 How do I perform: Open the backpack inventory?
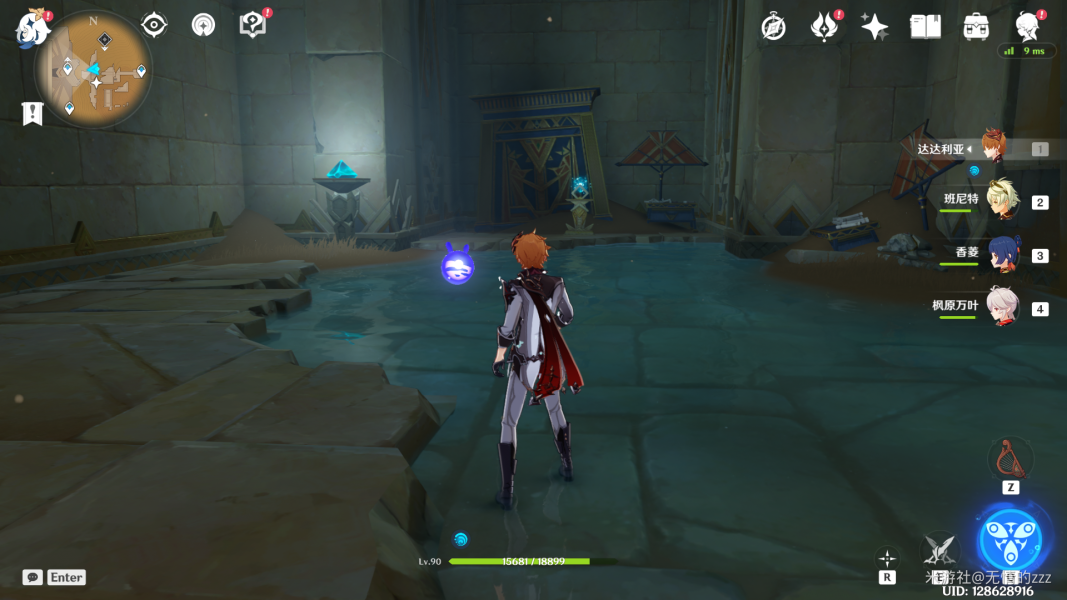(x=976, y=27)
